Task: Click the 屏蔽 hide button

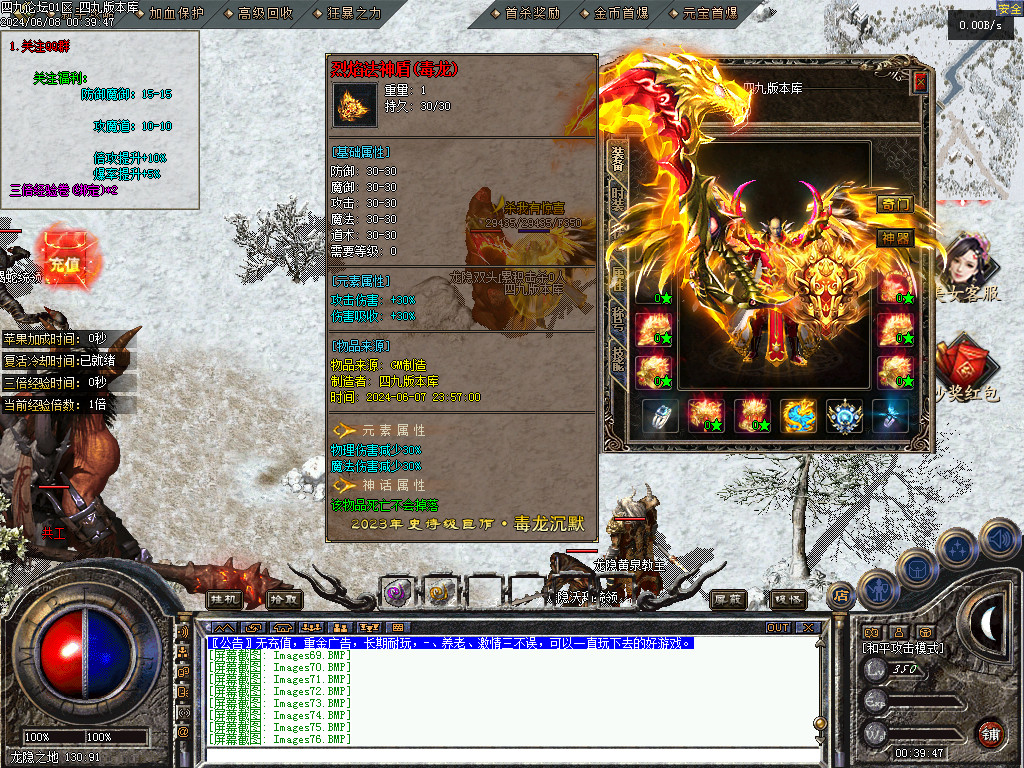Action: click(x=728, y=599)
